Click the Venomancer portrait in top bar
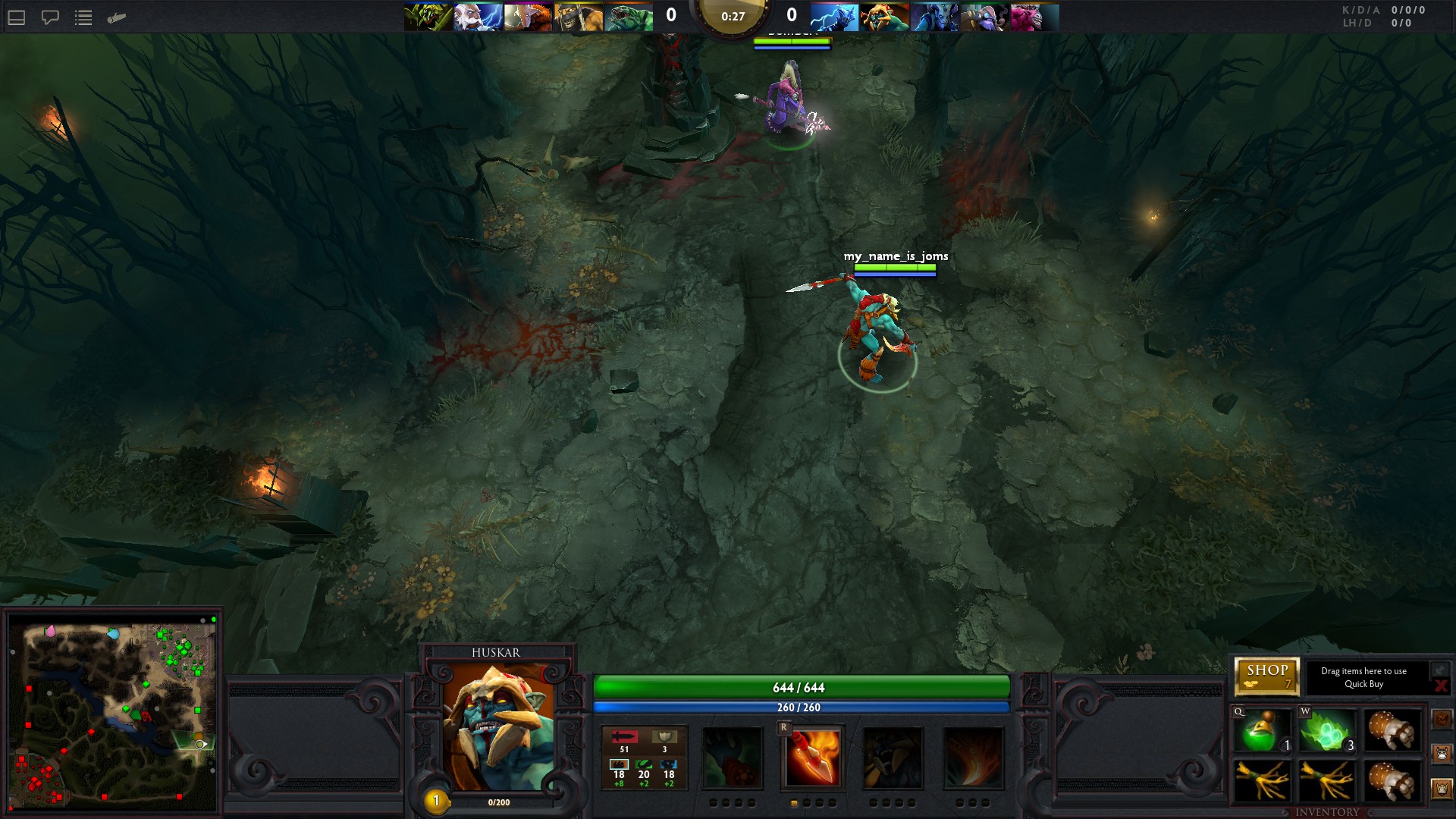The height and width of the screenshot is (819, 1456). (428, 17)
